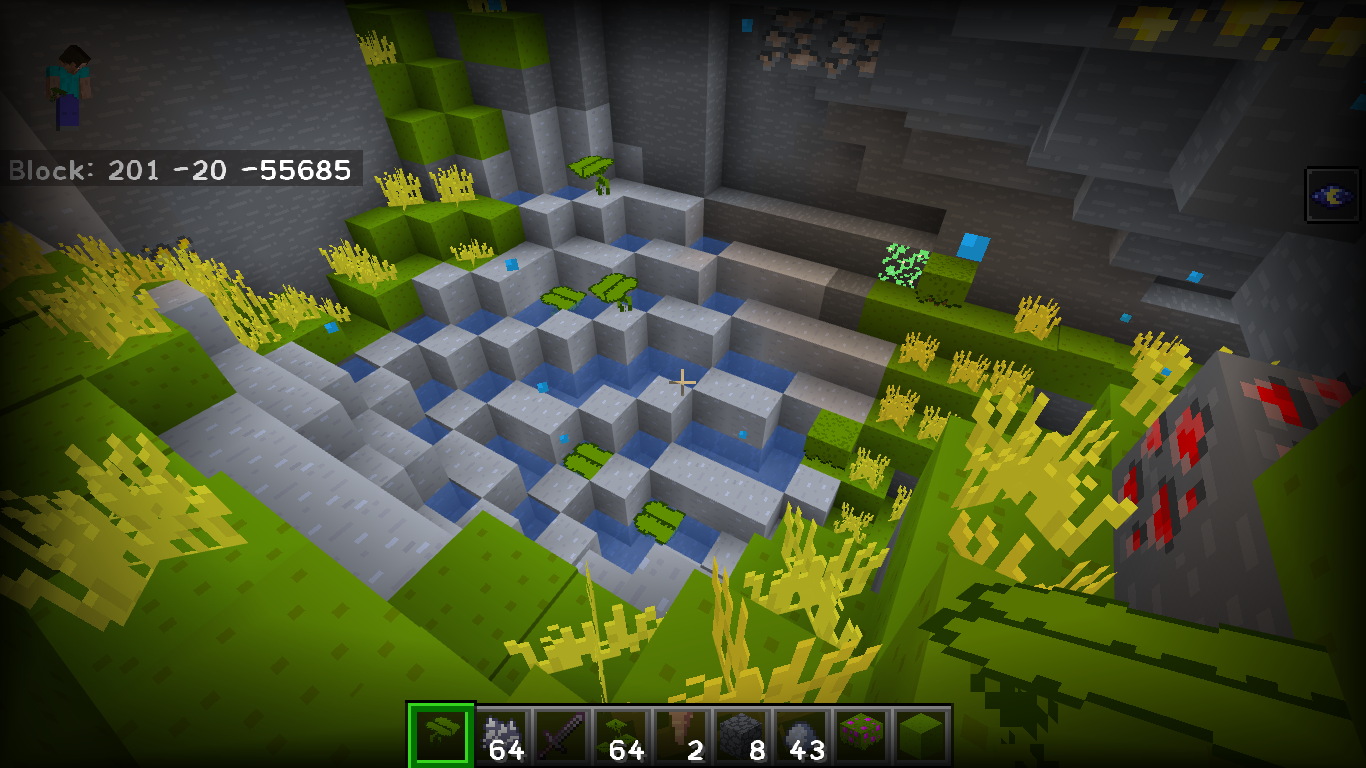Image resolution: width=1366 pixels, height=768 pixels.
Task: Pick the cobbled deepslate block slot
Action: click(741, 737)
